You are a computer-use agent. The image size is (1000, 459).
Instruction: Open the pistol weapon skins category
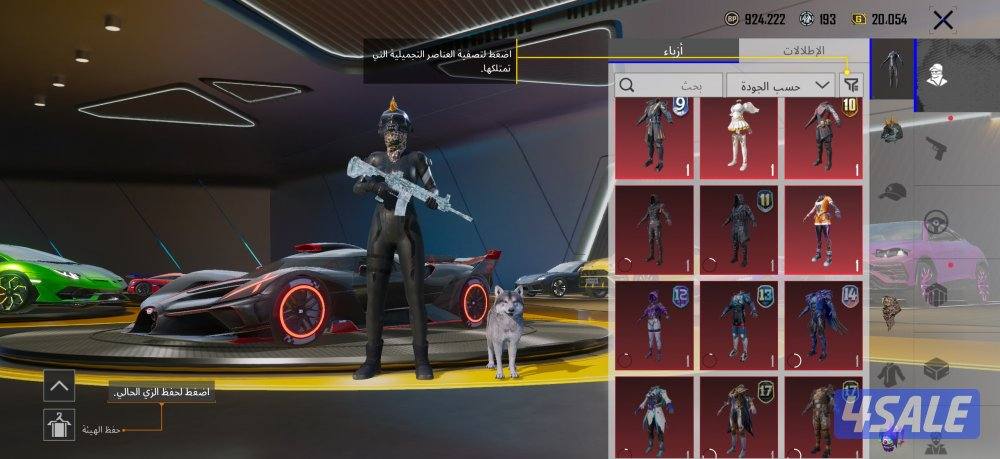pyautogui.click(x=936, y=147)
